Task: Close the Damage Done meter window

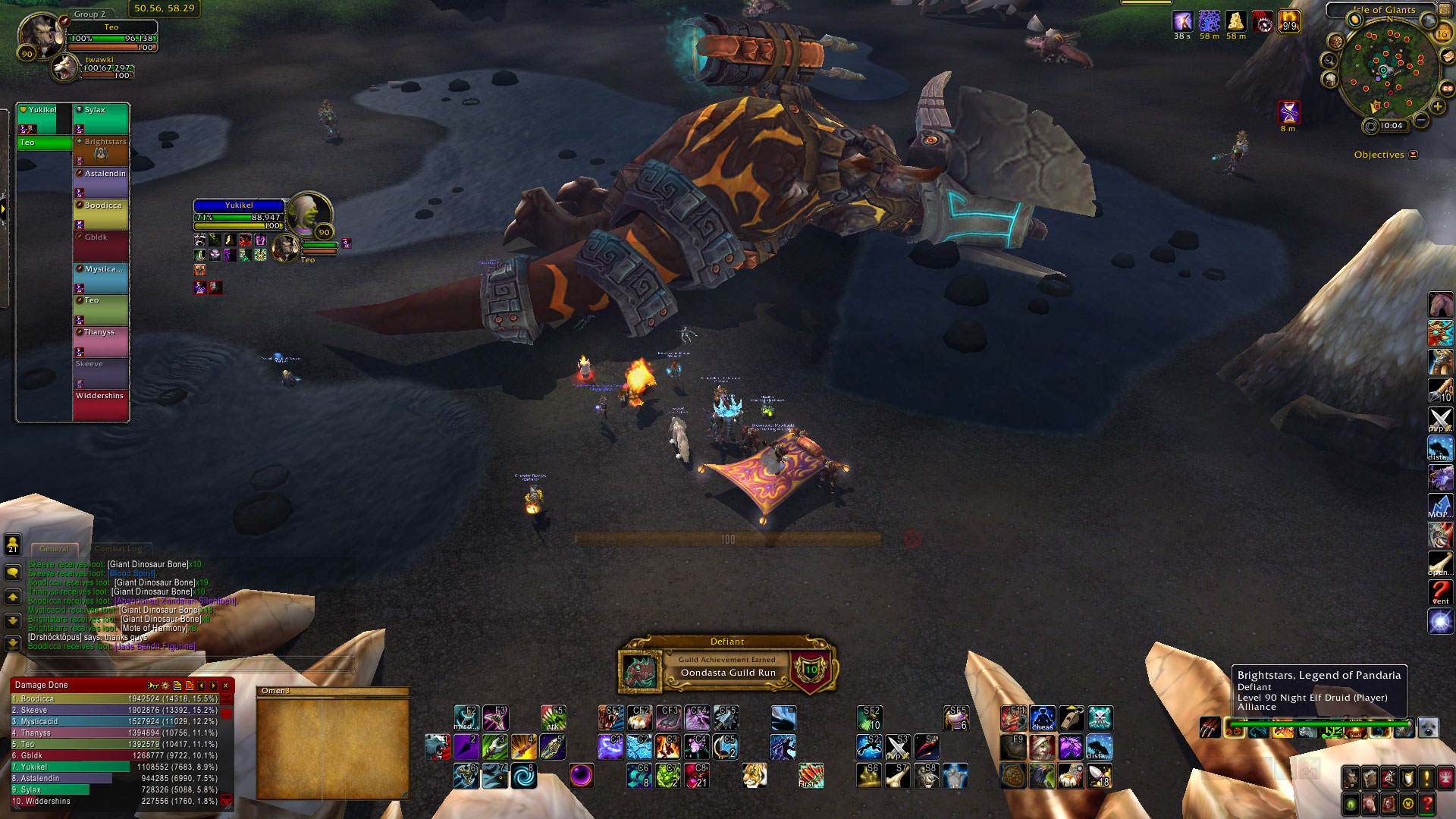Action: click(x=226, y=686)
